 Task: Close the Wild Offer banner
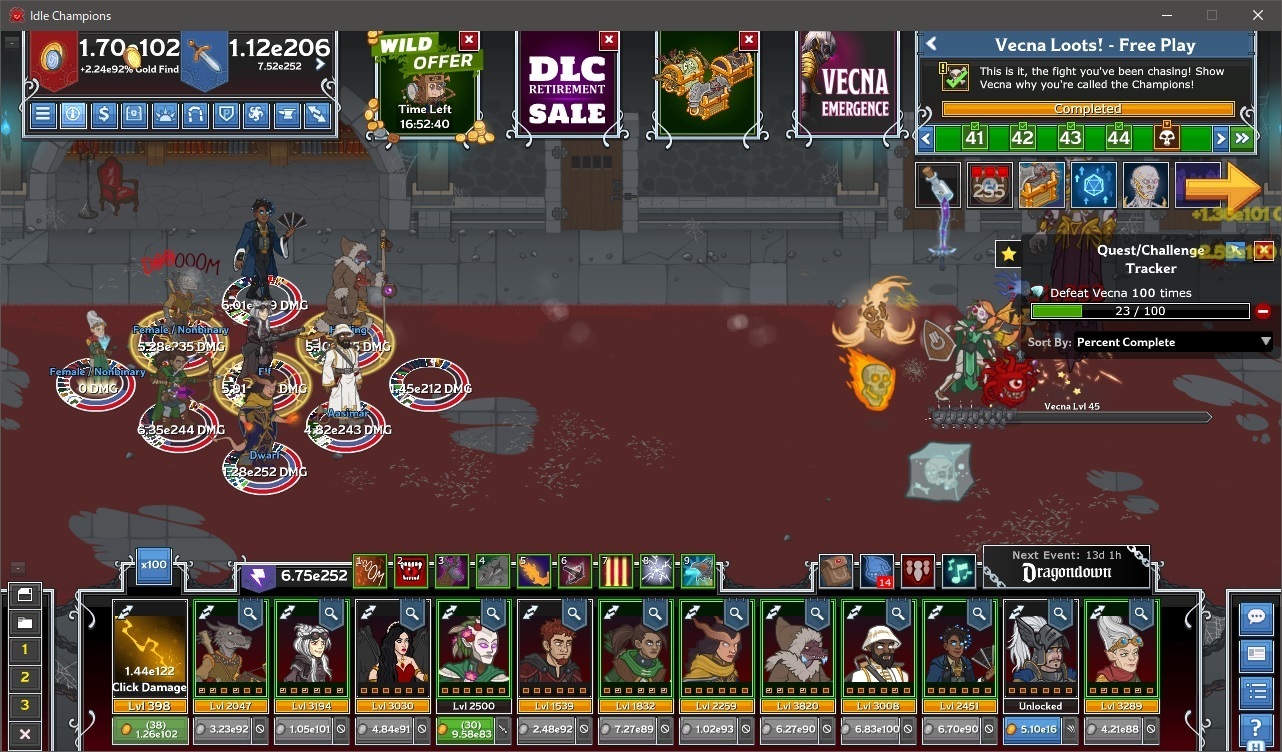click(x=468, y=40)
